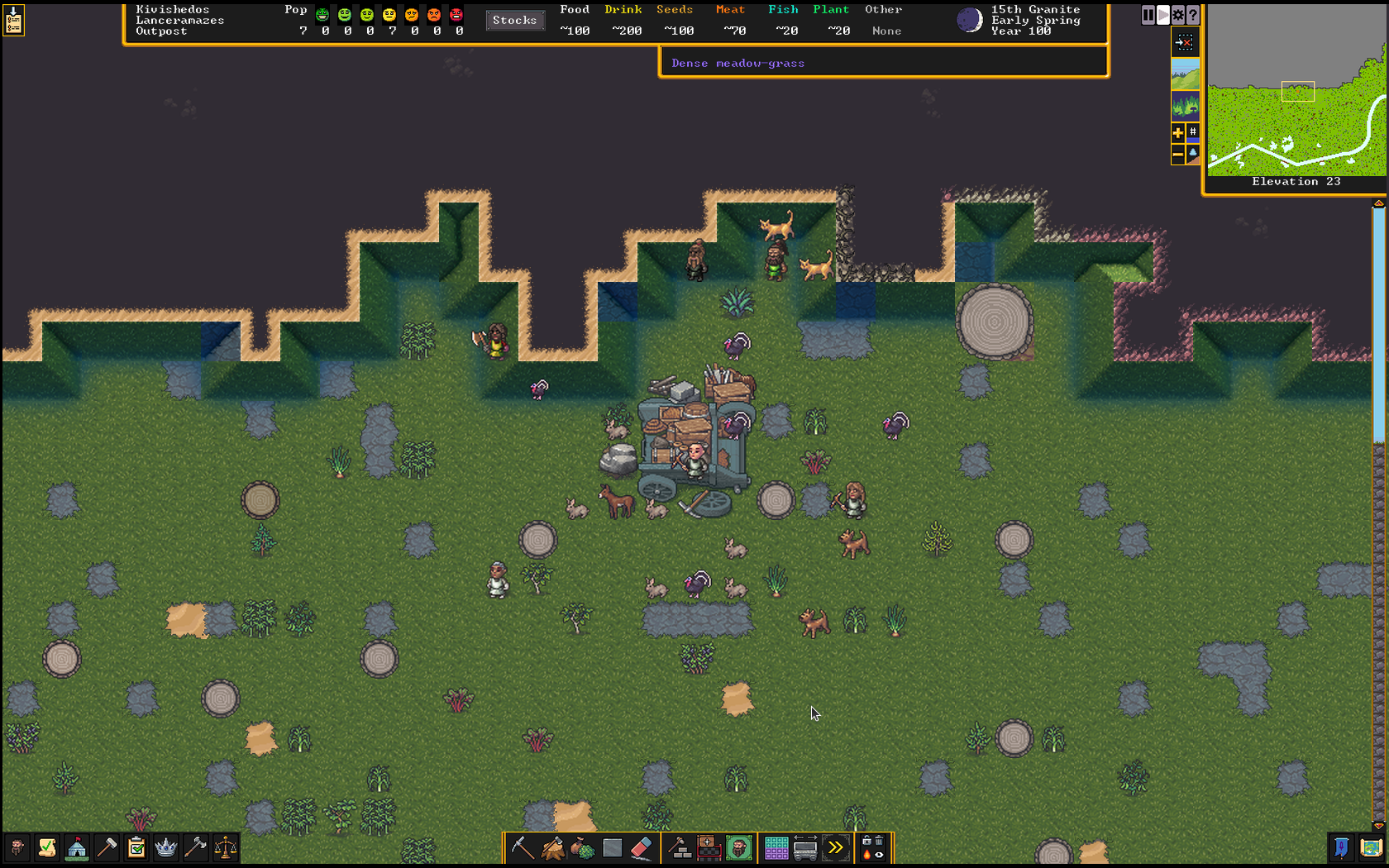The height and width of the screenshot is (868, 1389).
Task: Open the stockpile grid tool
Action: coord(776,848)
